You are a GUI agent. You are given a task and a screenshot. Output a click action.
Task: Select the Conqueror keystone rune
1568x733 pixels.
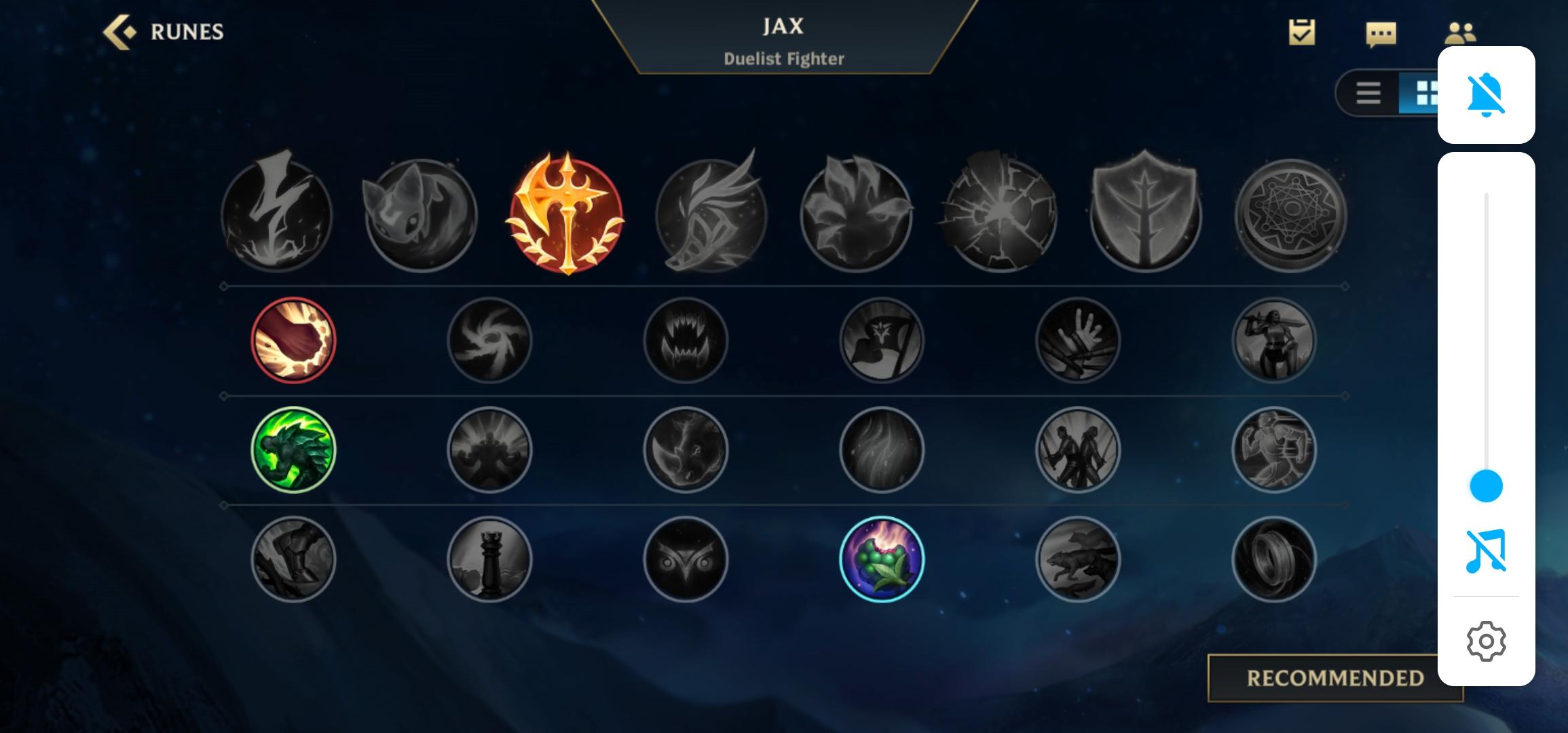[563, 216]
